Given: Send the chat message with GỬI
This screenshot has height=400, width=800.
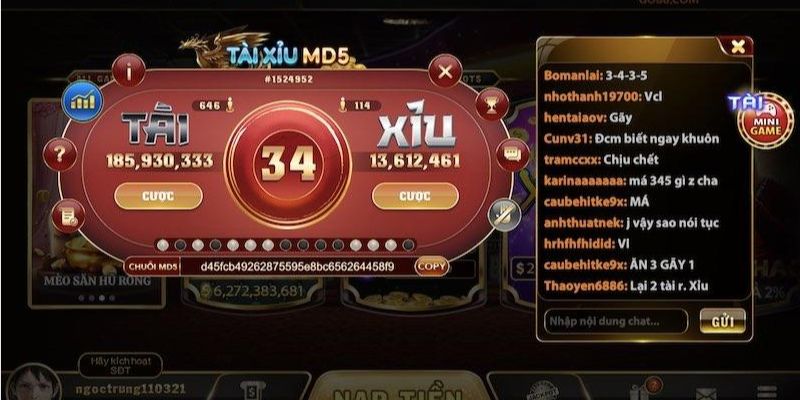Looking at the screenshot, I should point(721,321).
